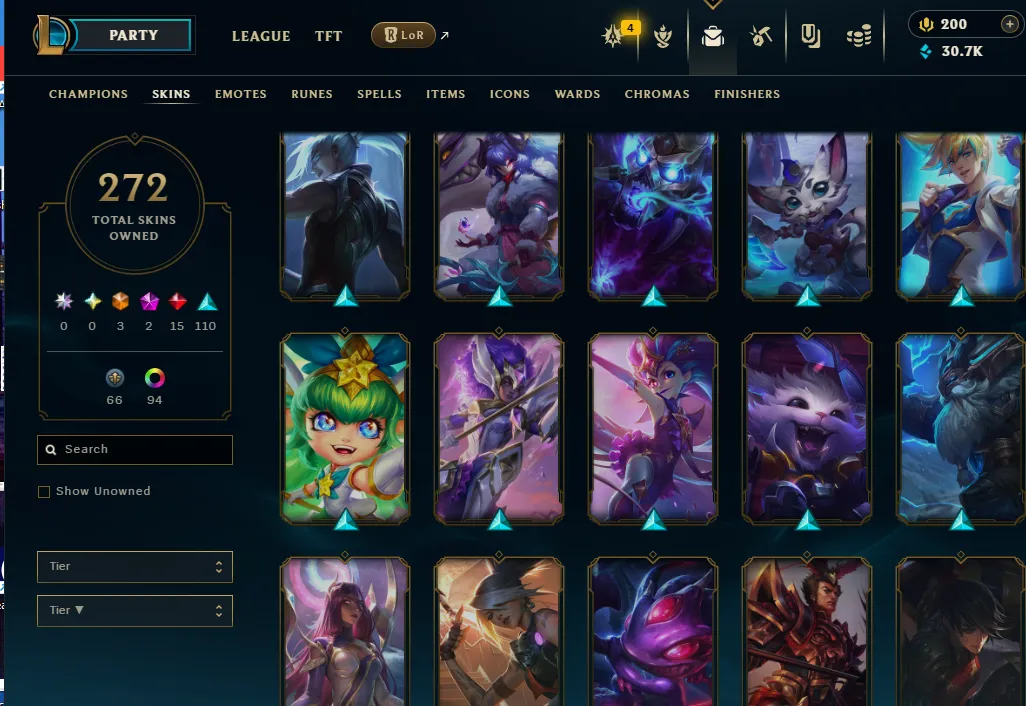Toggle the Show Unowned checkbox
The width and height of the screenshot is (1026, 706).
click(44, 492)
